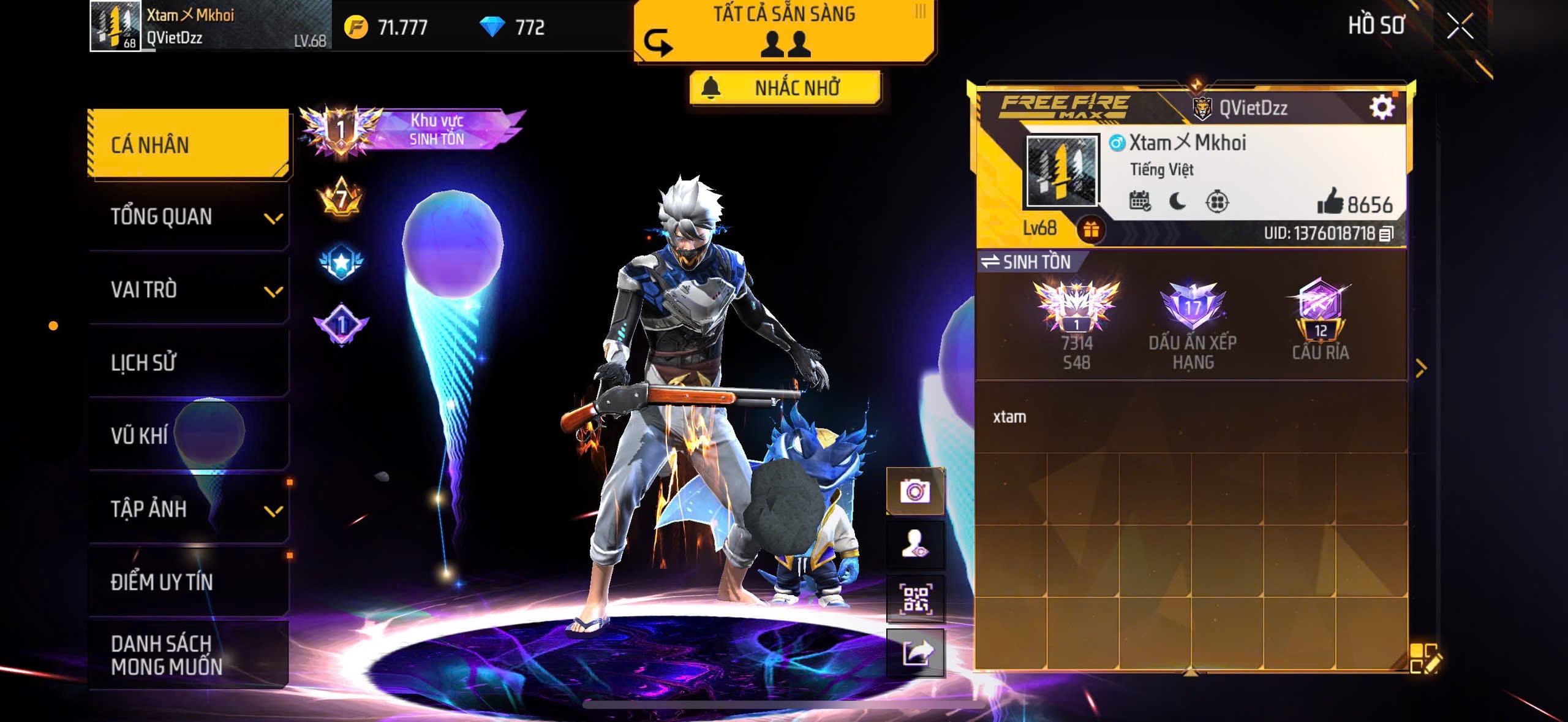Expand the TẬP ẢNH gallery entry
Viewport: 1568px width, 722px height.
coord(189,509)
